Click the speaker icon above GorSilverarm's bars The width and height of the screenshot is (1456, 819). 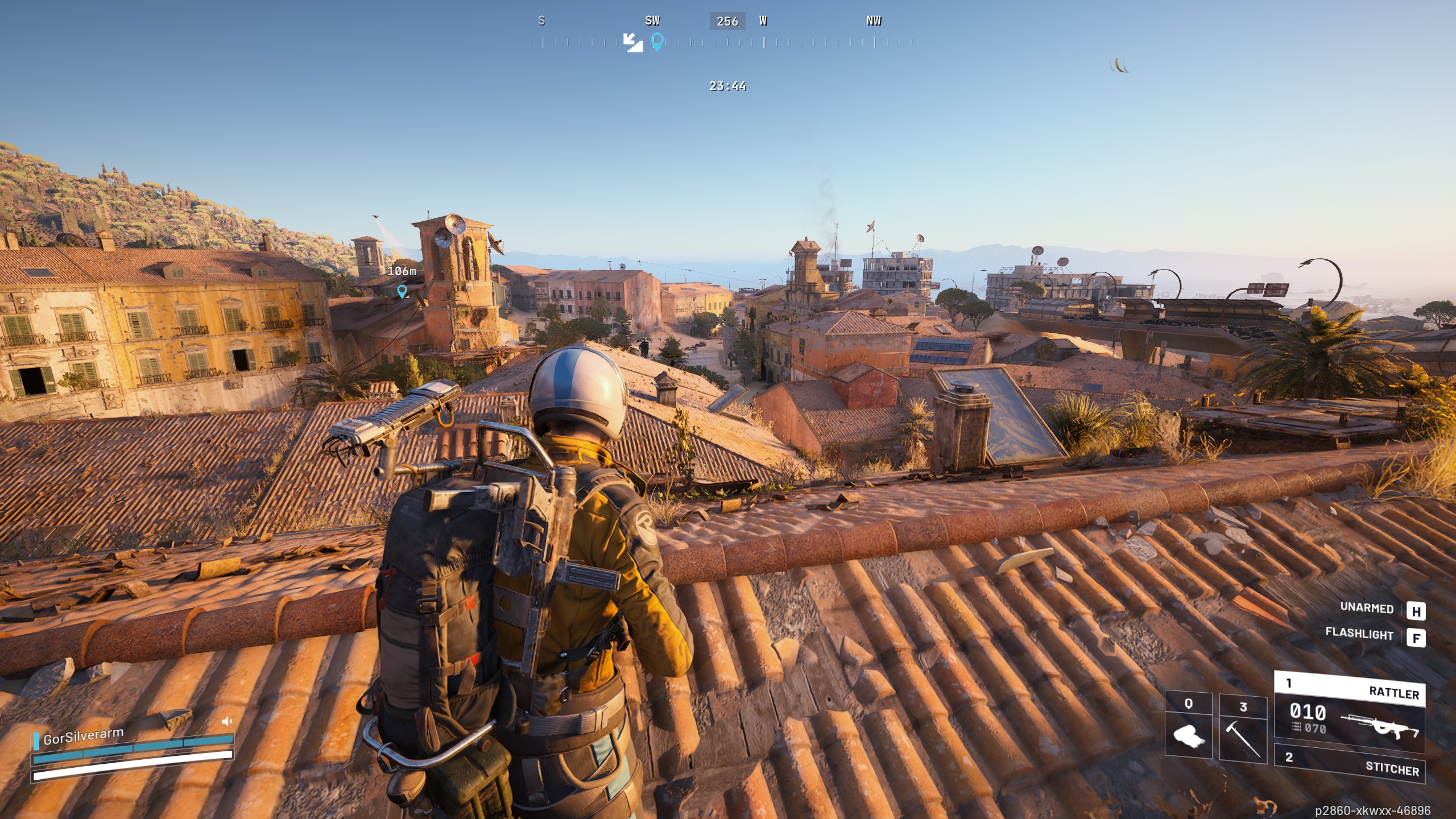(x=226, y=721)
